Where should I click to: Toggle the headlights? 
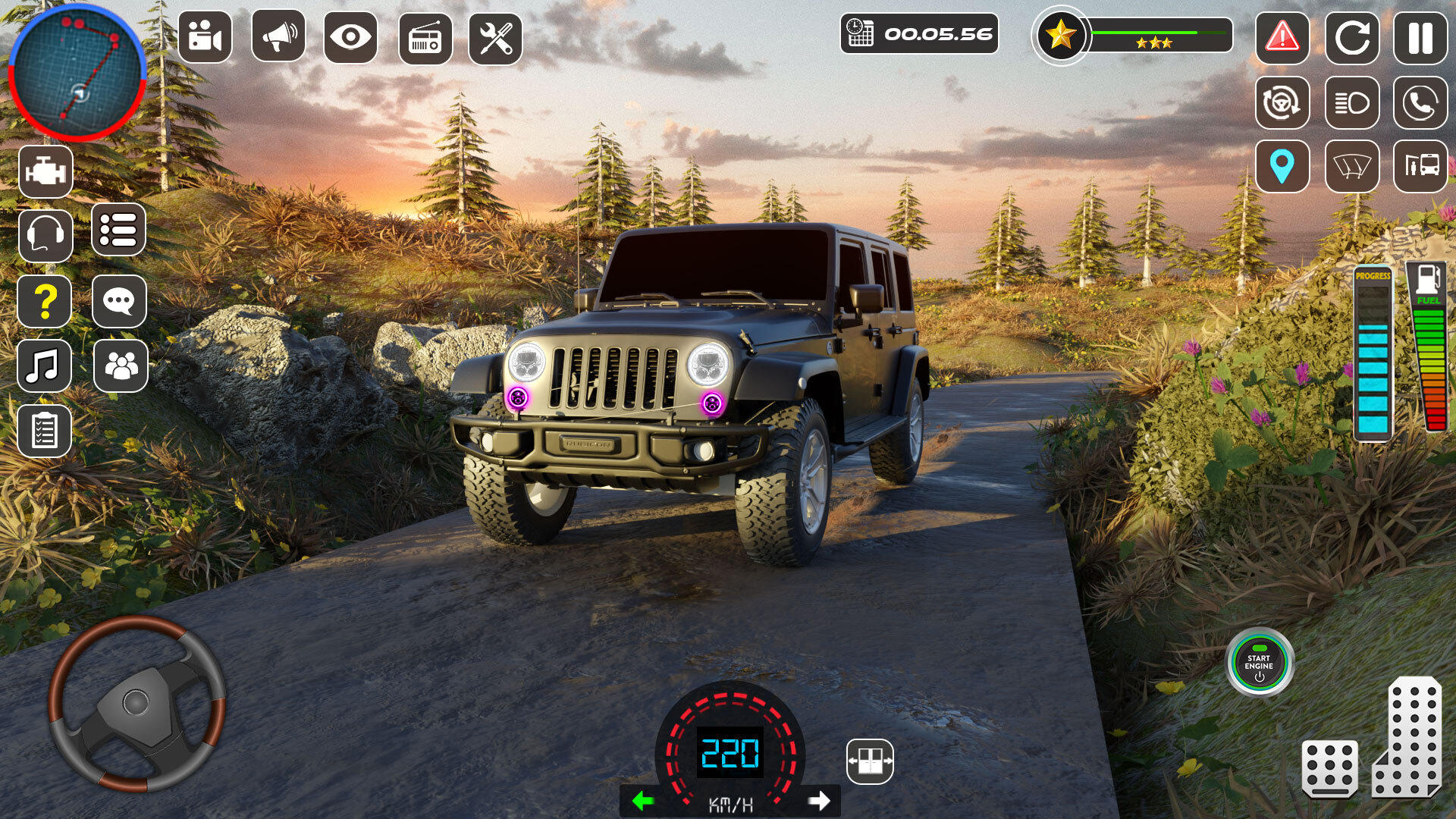1351,102
